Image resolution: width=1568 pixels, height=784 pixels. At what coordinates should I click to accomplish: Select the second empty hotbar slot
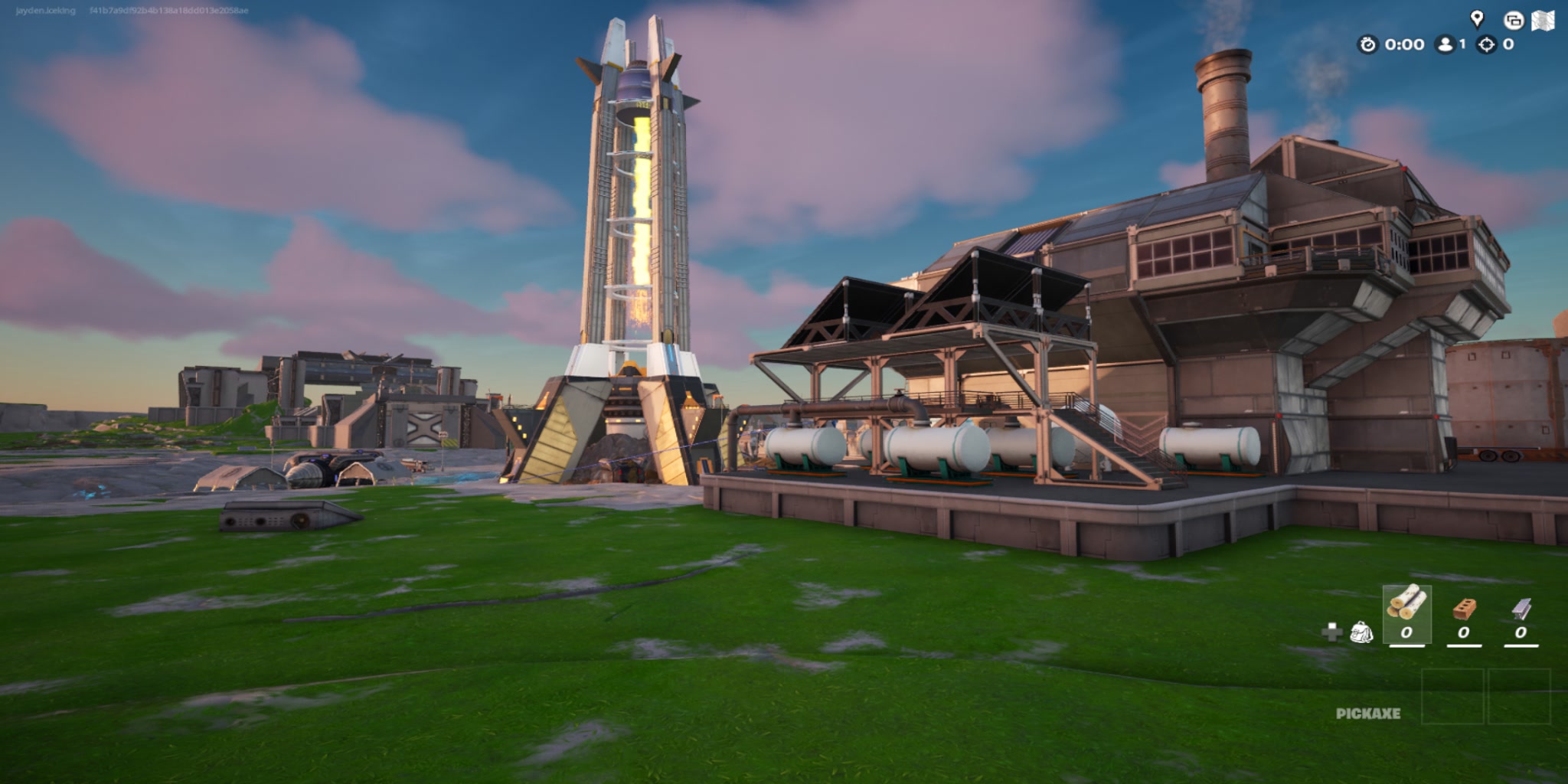pyautogui.click(x=1520, y=696)
